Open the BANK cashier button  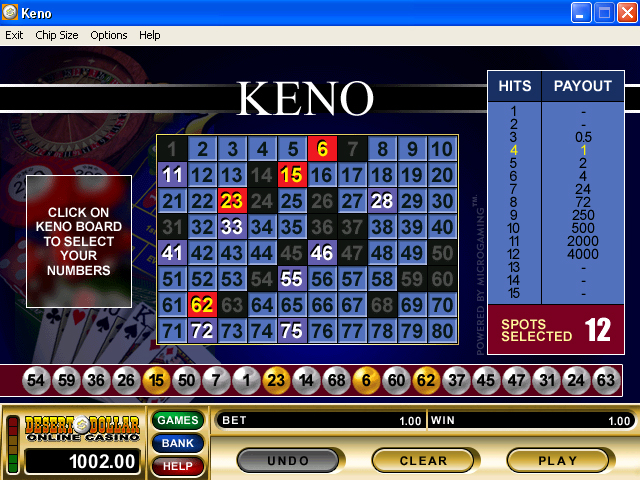click(x=177, y=443)
